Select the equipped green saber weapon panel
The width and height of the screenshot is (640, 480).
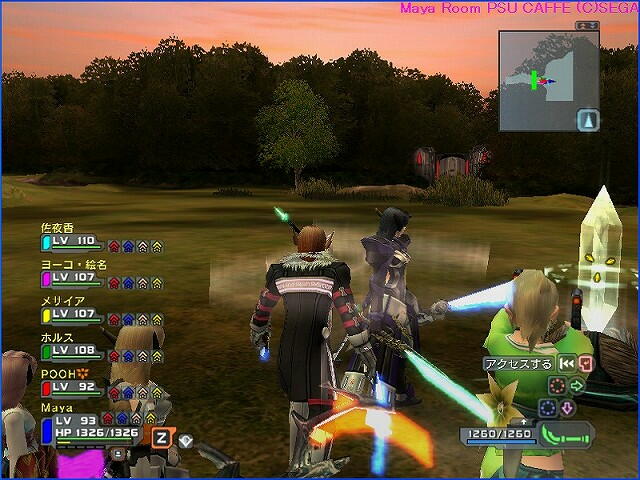click(566, 433)
